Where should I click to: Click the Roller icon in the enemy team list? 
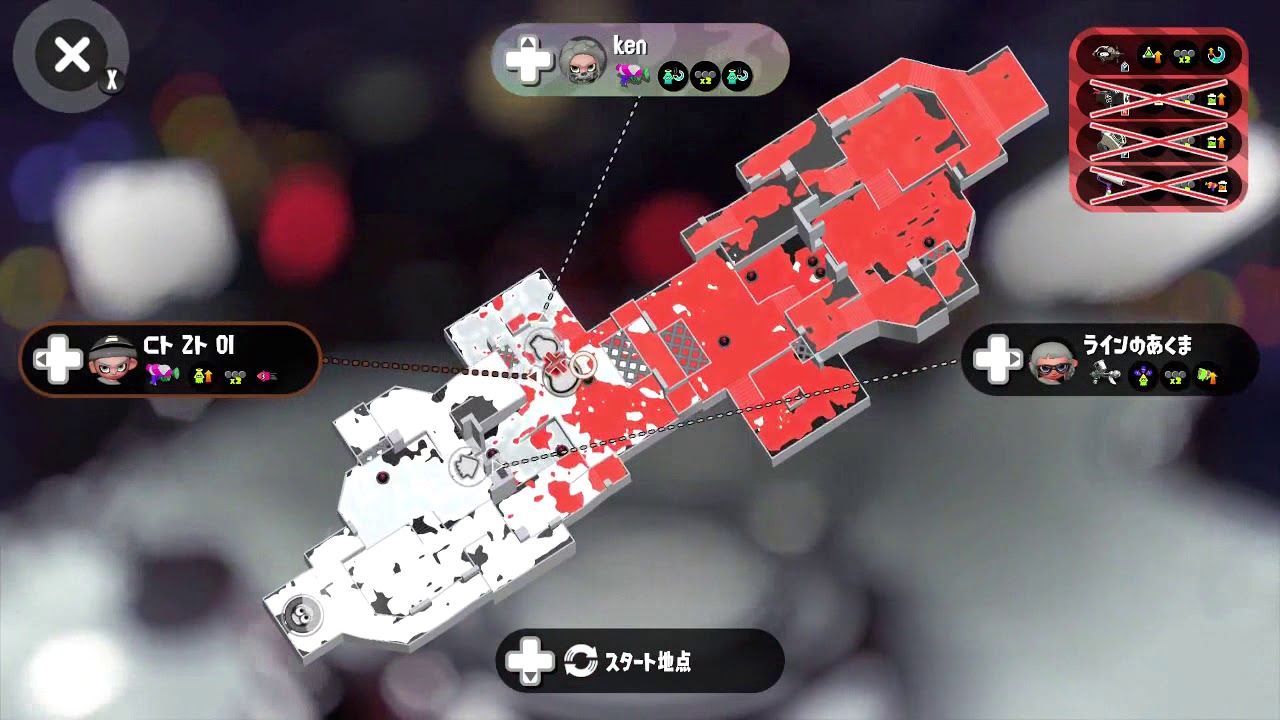pyautogui.click(x=1110, y=185)
